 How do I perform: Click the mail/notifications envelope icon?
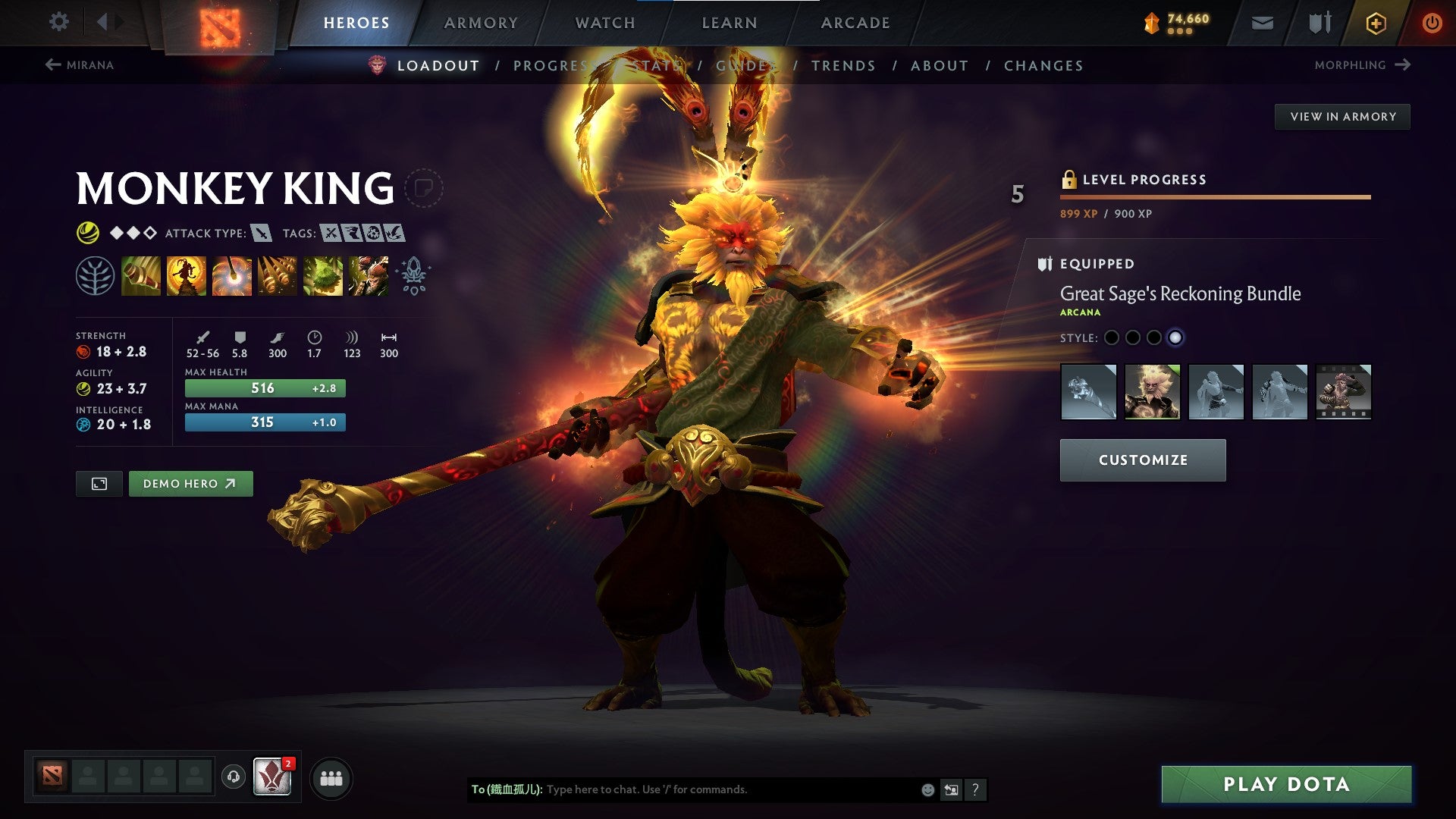(1262, 22)
